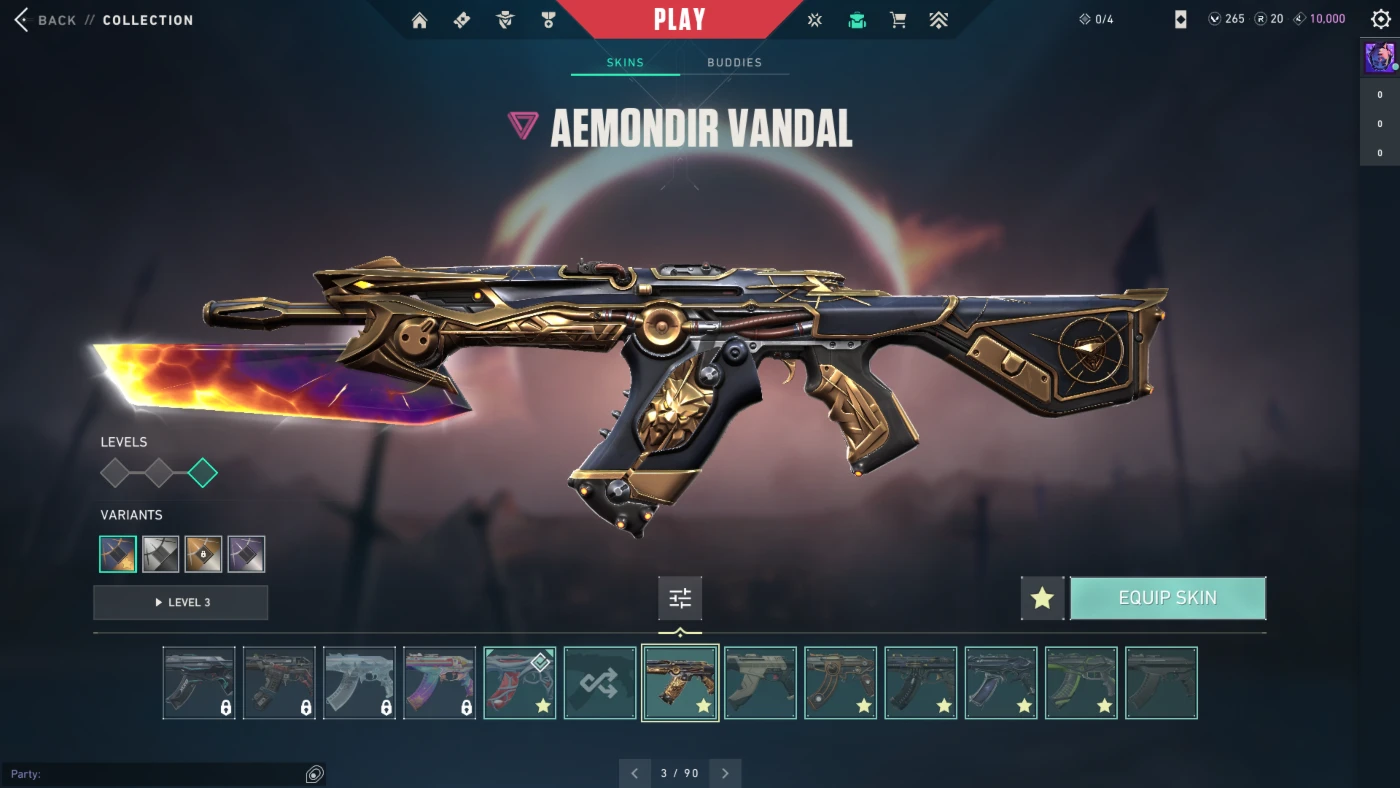Choose the locked gold variant swatch

pos(203,554)
